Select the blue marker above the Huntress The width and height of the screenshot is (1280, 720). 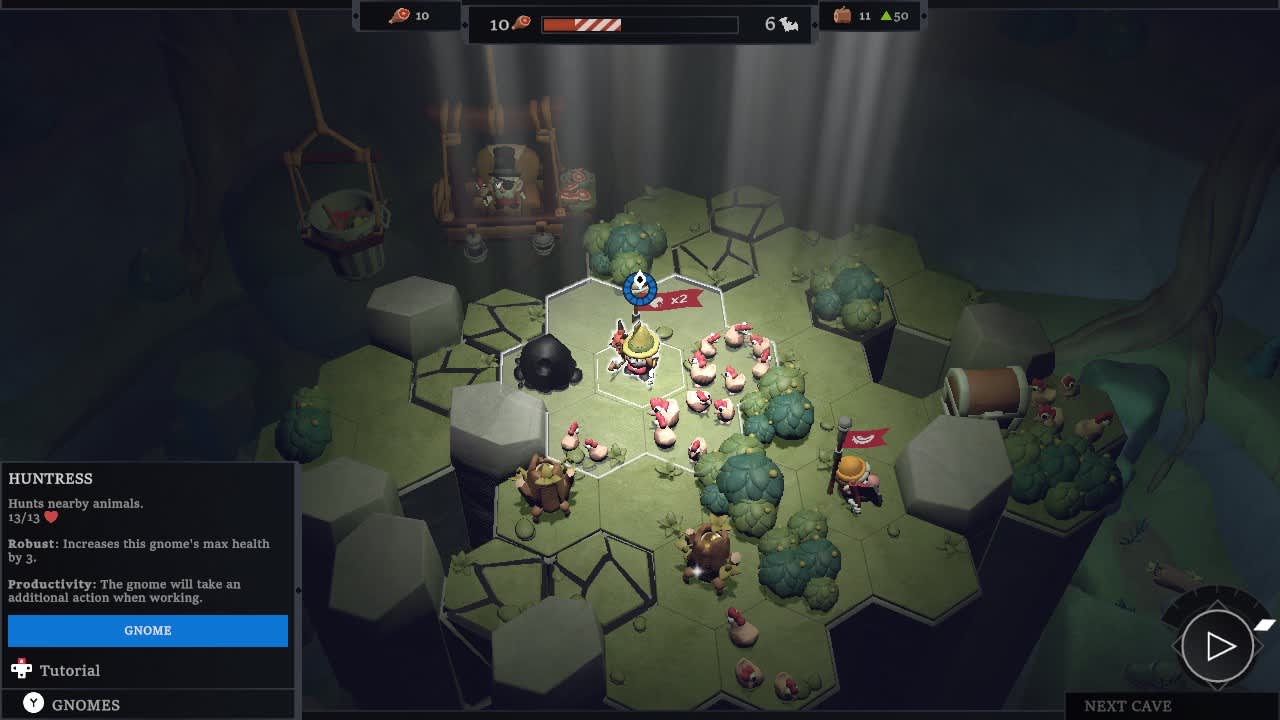[x=638, y=289]
